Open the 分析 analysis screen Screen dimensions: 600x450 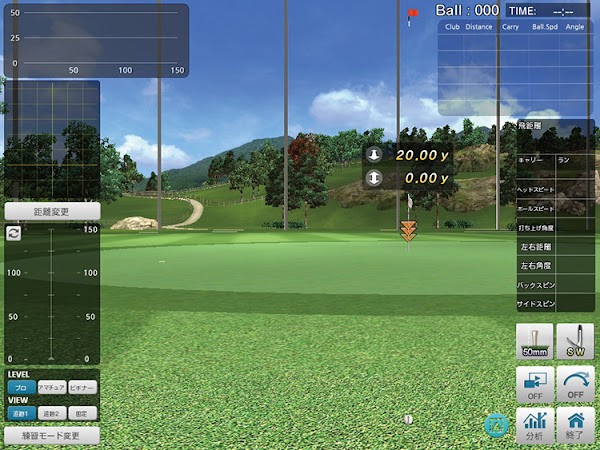pyautogui.click(x=535, y=426)
